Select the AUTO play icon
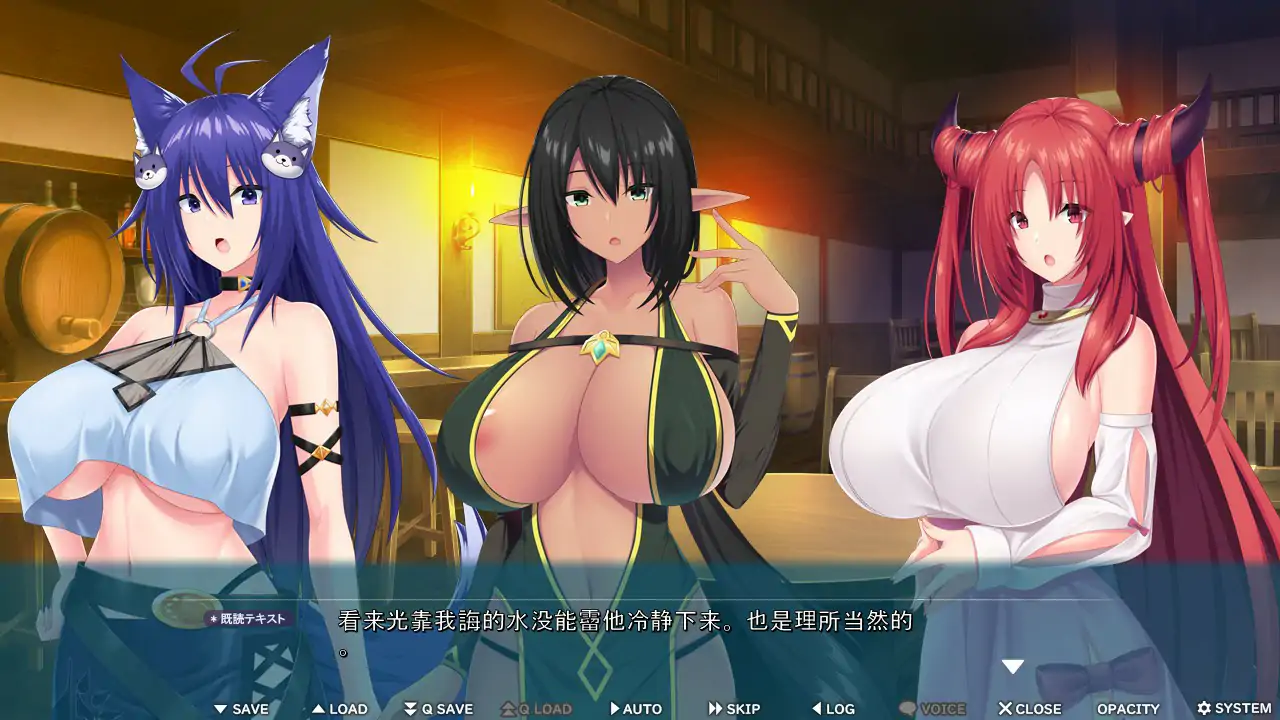Screen dimensions: 1280x720 tap(613, 708)
